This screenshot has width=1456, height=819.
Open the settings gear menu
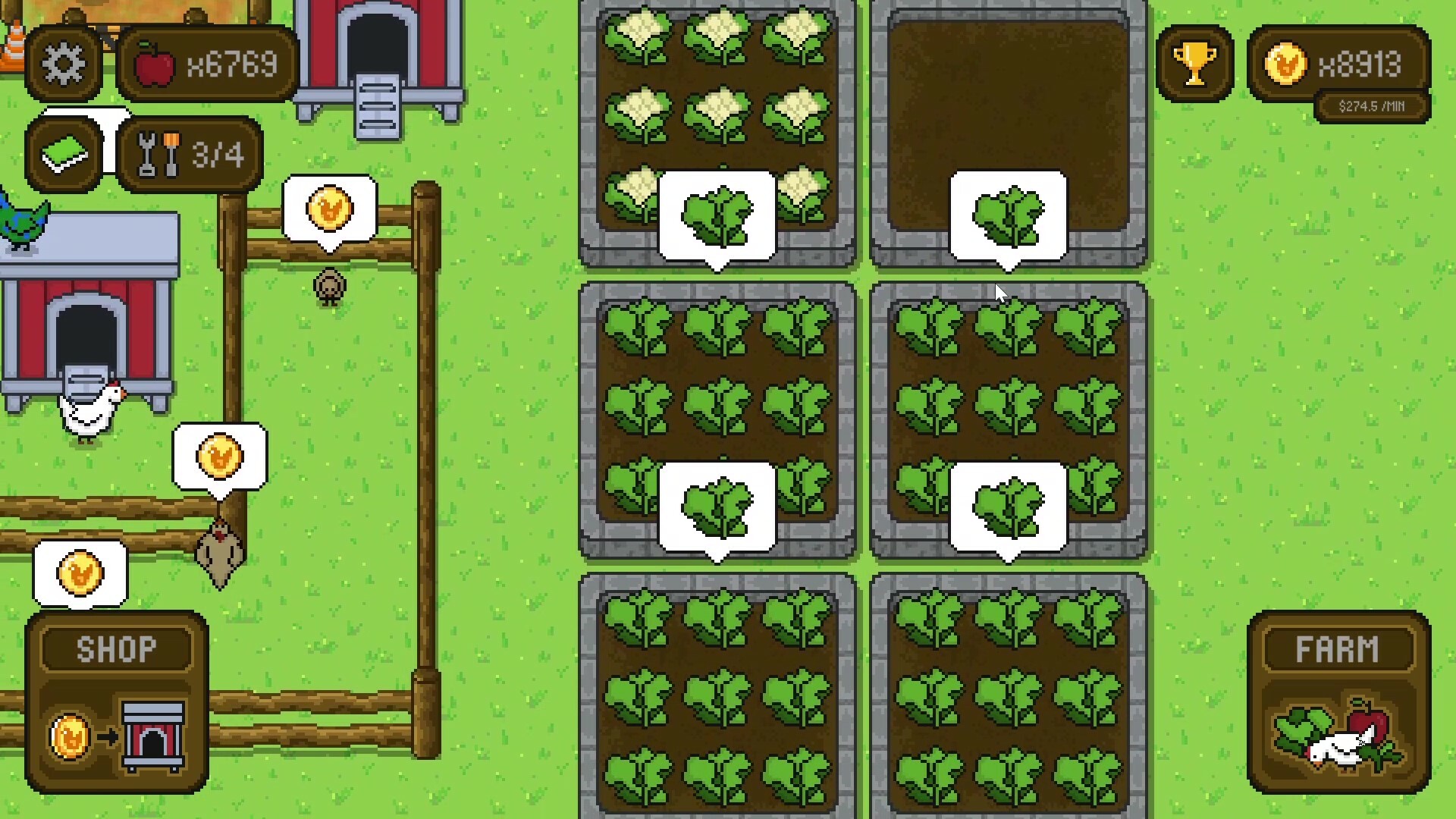64,64
